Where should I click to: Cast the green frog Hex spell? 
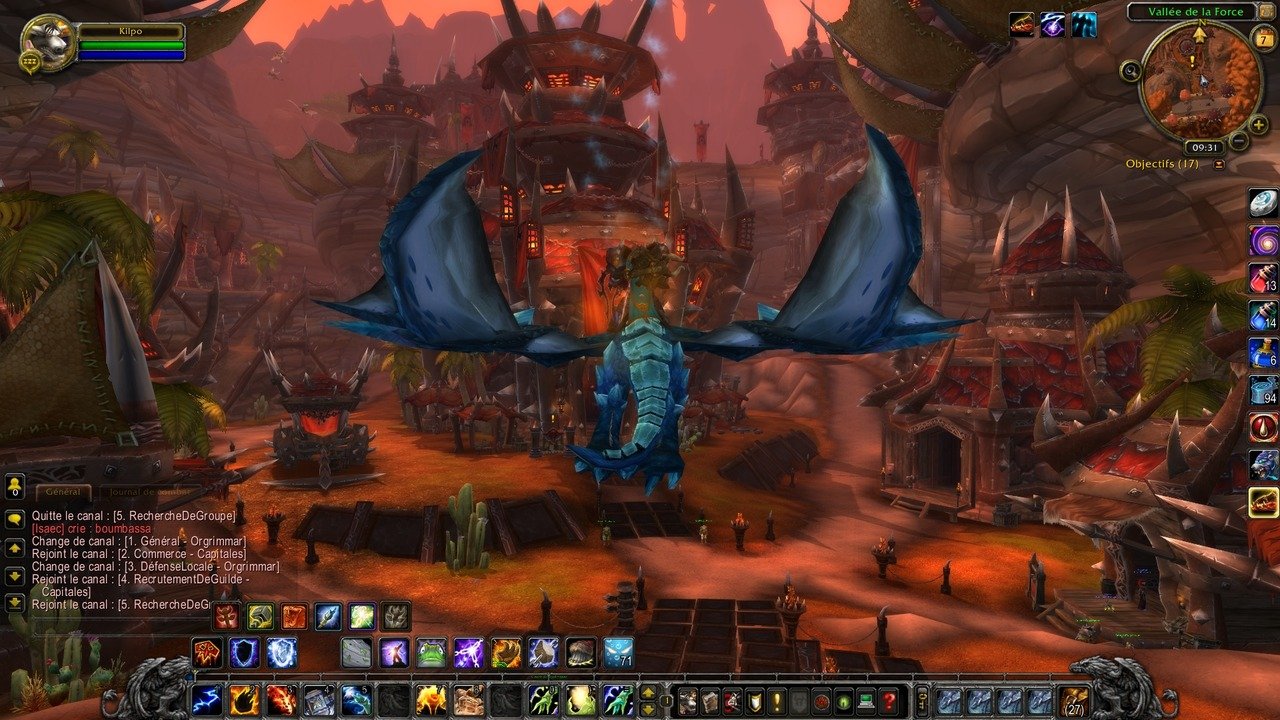click(x=431, y=652)
